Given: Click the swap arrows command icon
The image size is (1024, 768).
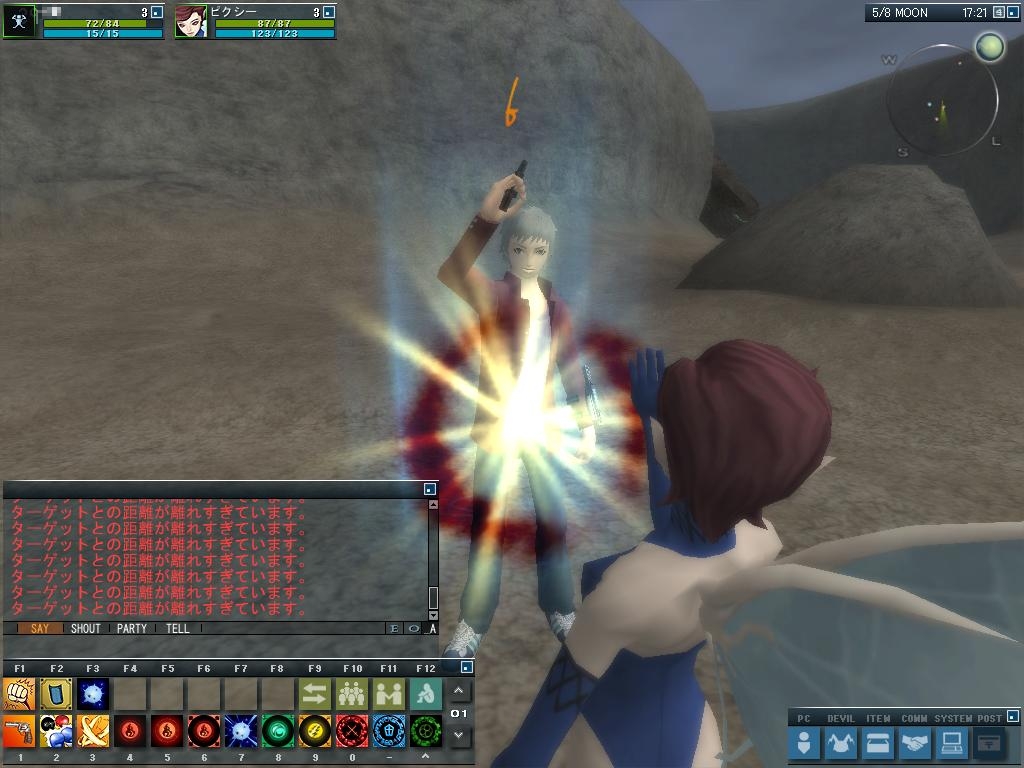Looking at the screenshot, I should click(315, 693).
